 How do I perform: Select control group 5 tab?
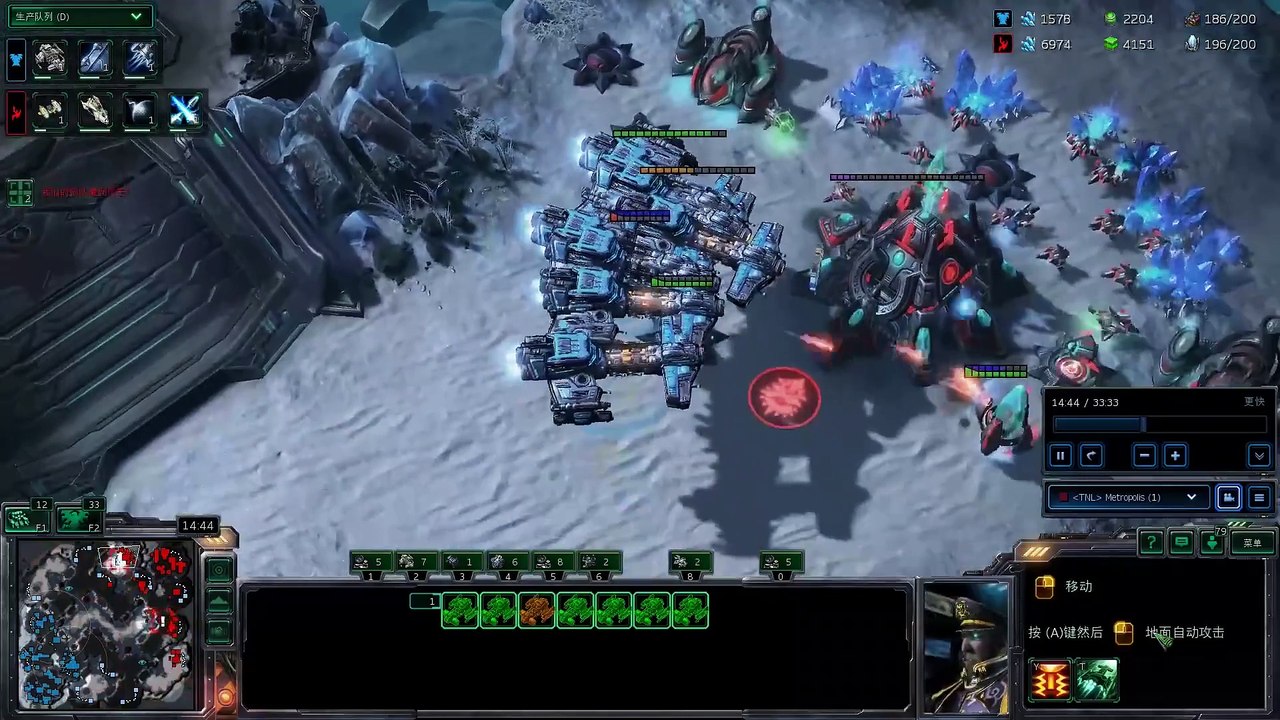(553, 563)
